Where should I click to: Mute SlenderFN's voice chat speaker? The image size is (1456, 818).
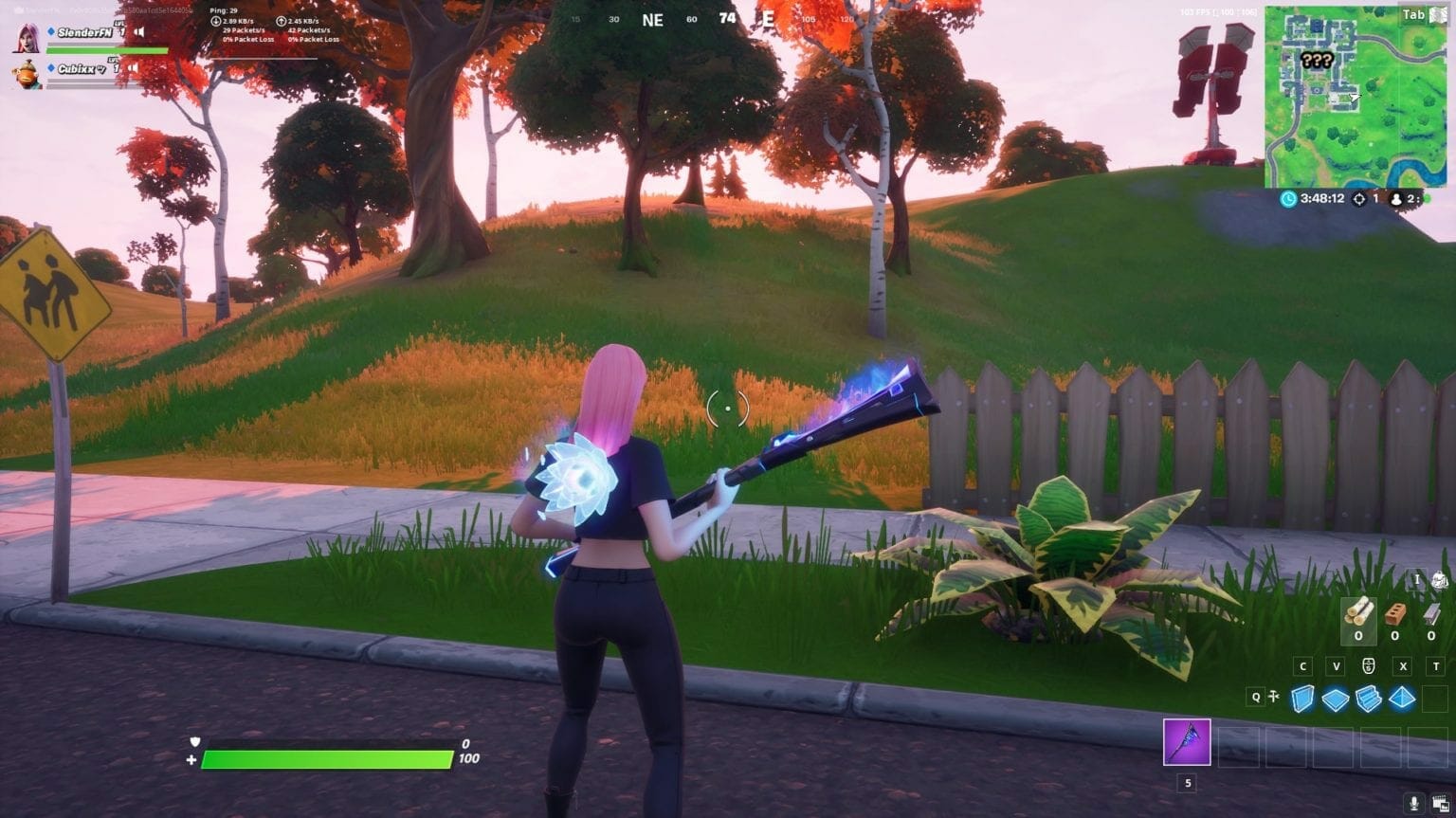pos(139,32)
